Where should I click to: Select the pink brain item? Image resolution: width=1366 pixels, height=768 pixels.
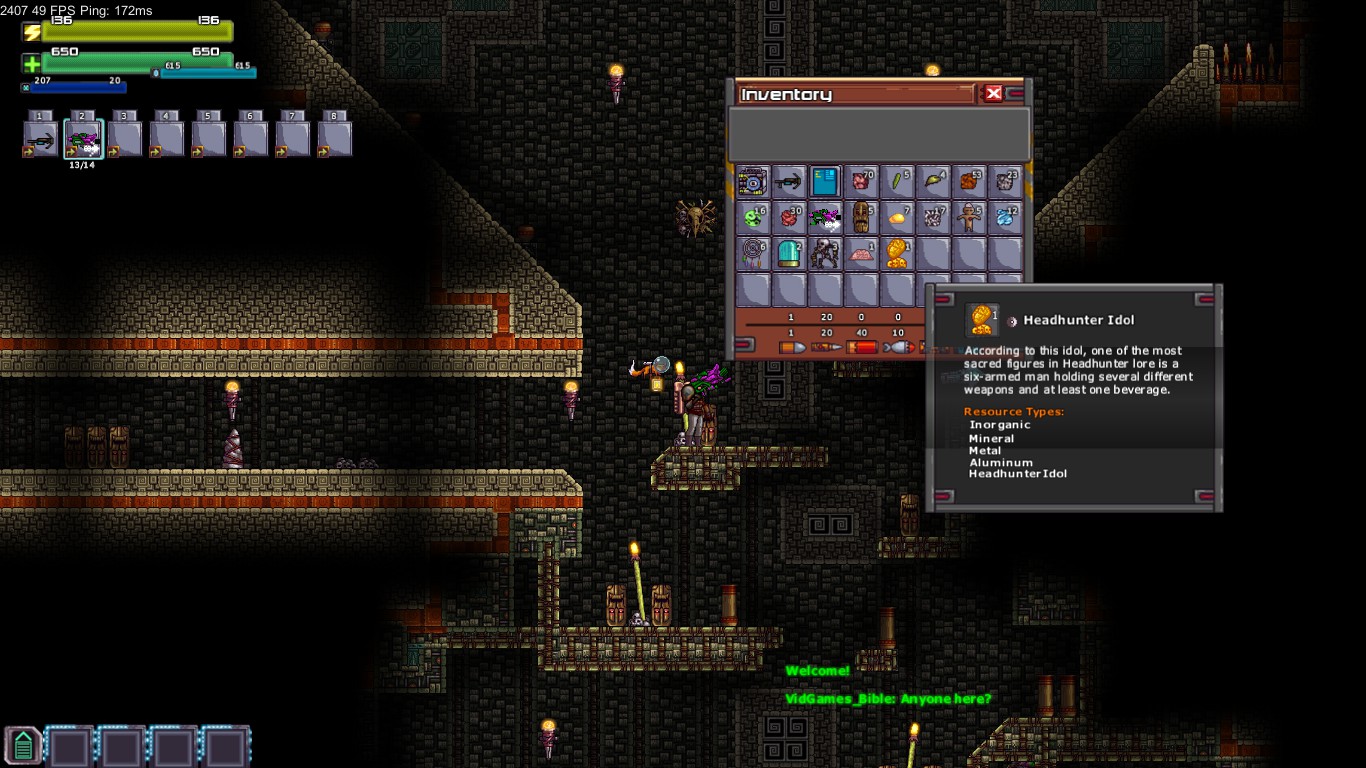pos(861,254)
